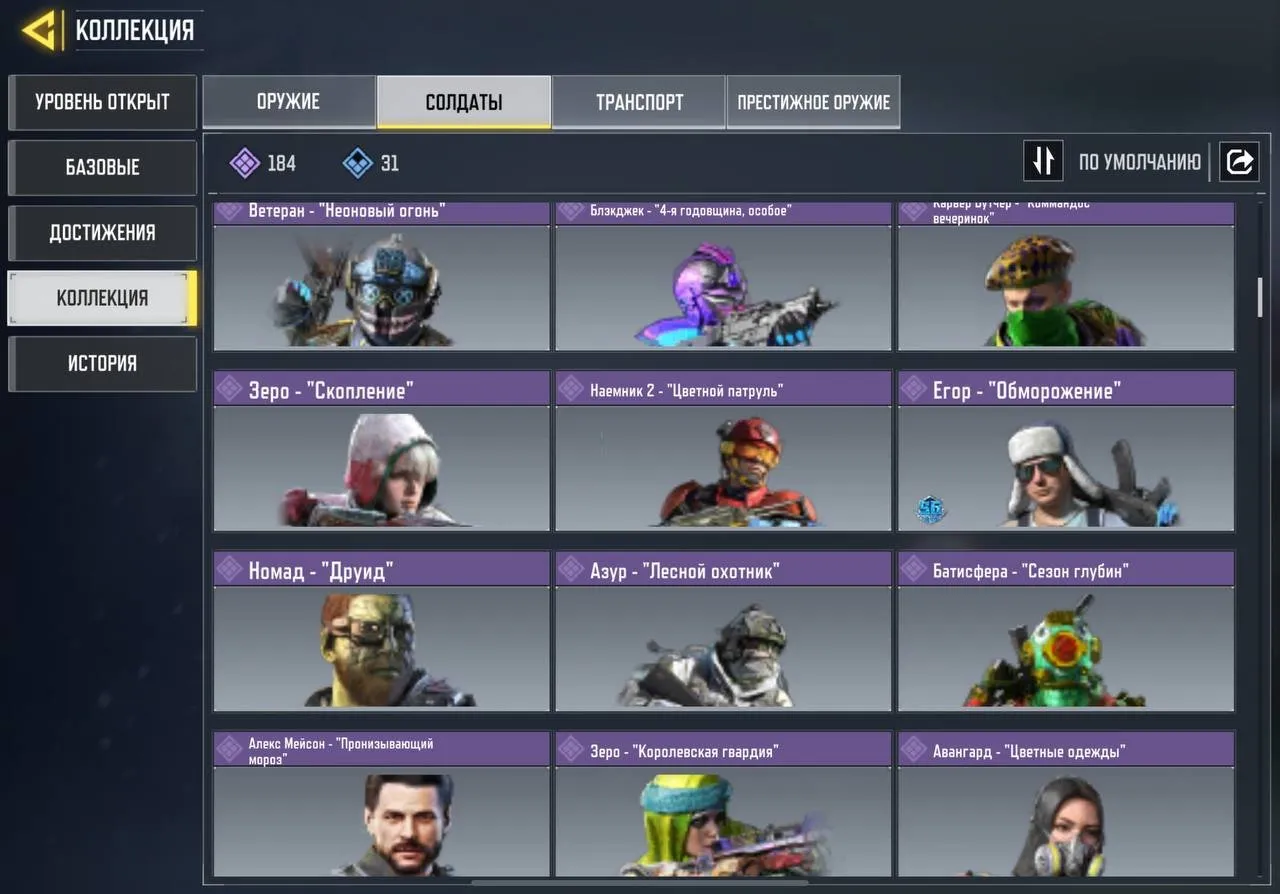Image resolution: width=1280 pixels, height=894 pixels.
Task: Select БАЗОВЫЕ in the left sidebar
Action: point(102,167)
